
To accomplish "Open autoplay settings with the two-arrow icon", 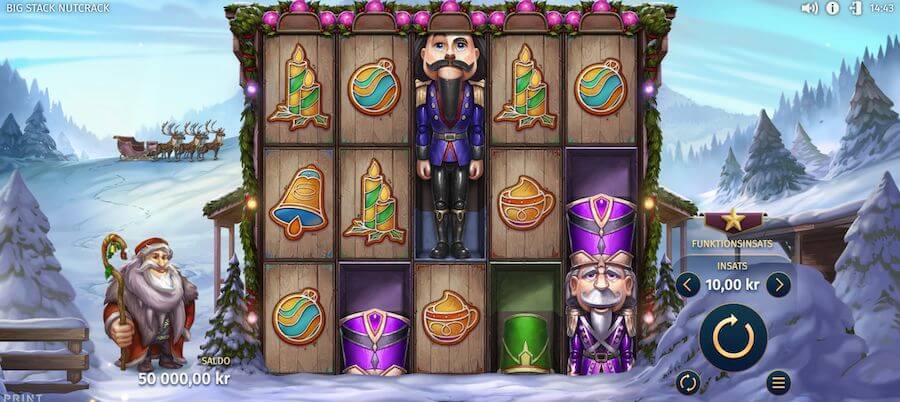I will click(687, 382).
